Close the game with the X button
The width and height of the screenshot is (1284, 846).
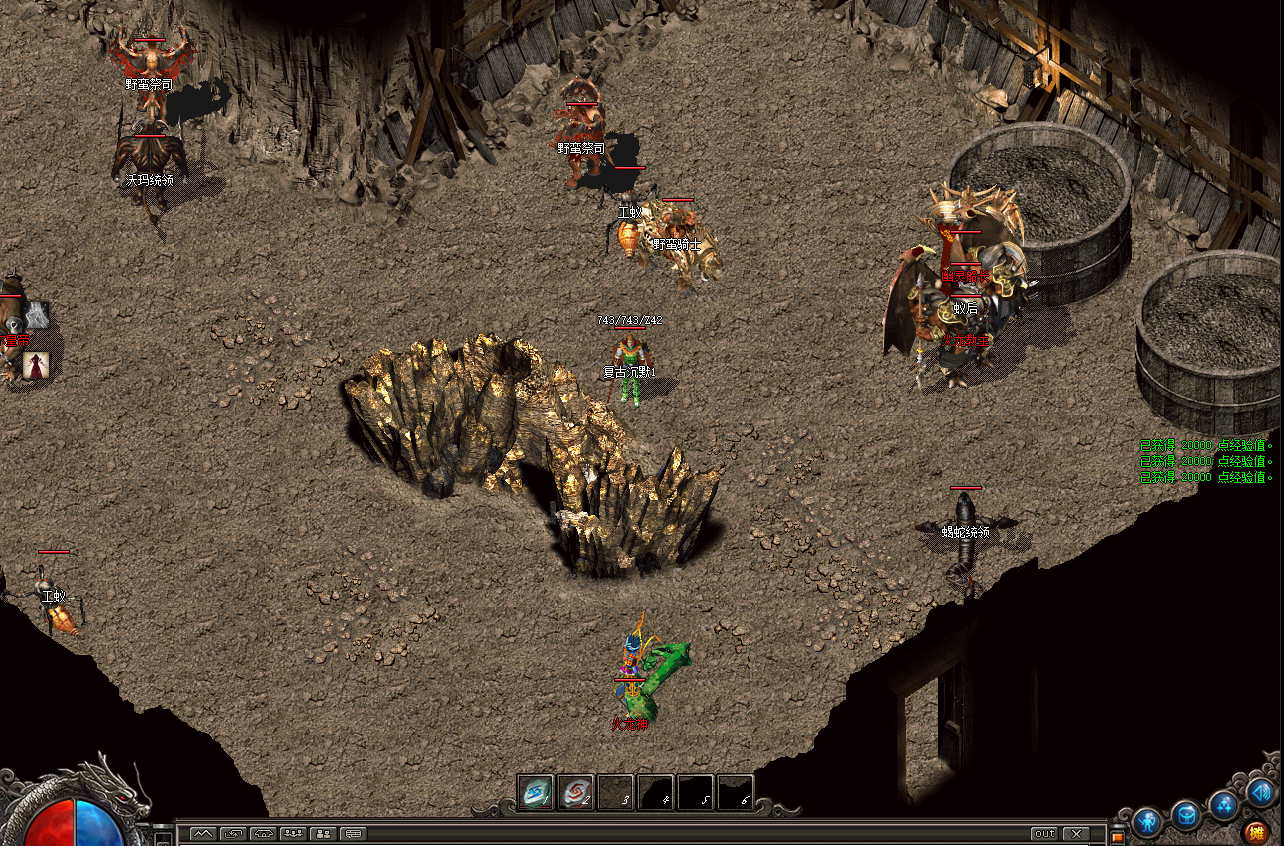pos(1076,833)
